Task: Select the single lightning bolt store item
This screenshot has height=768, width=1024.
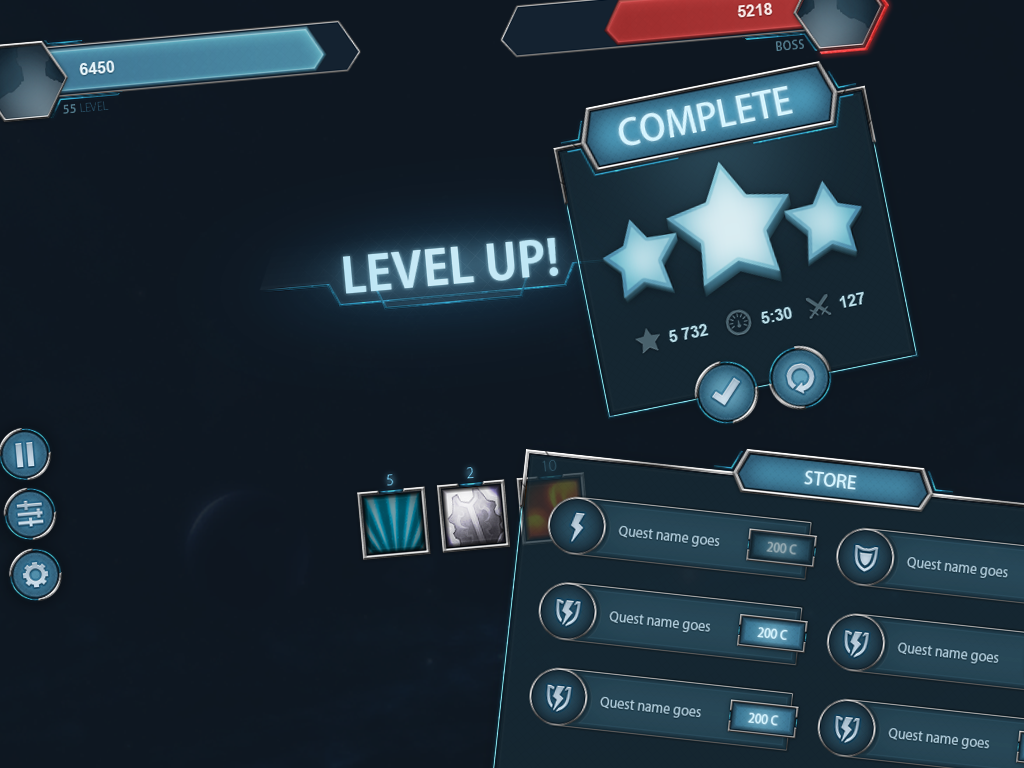Action: [576, 526]
